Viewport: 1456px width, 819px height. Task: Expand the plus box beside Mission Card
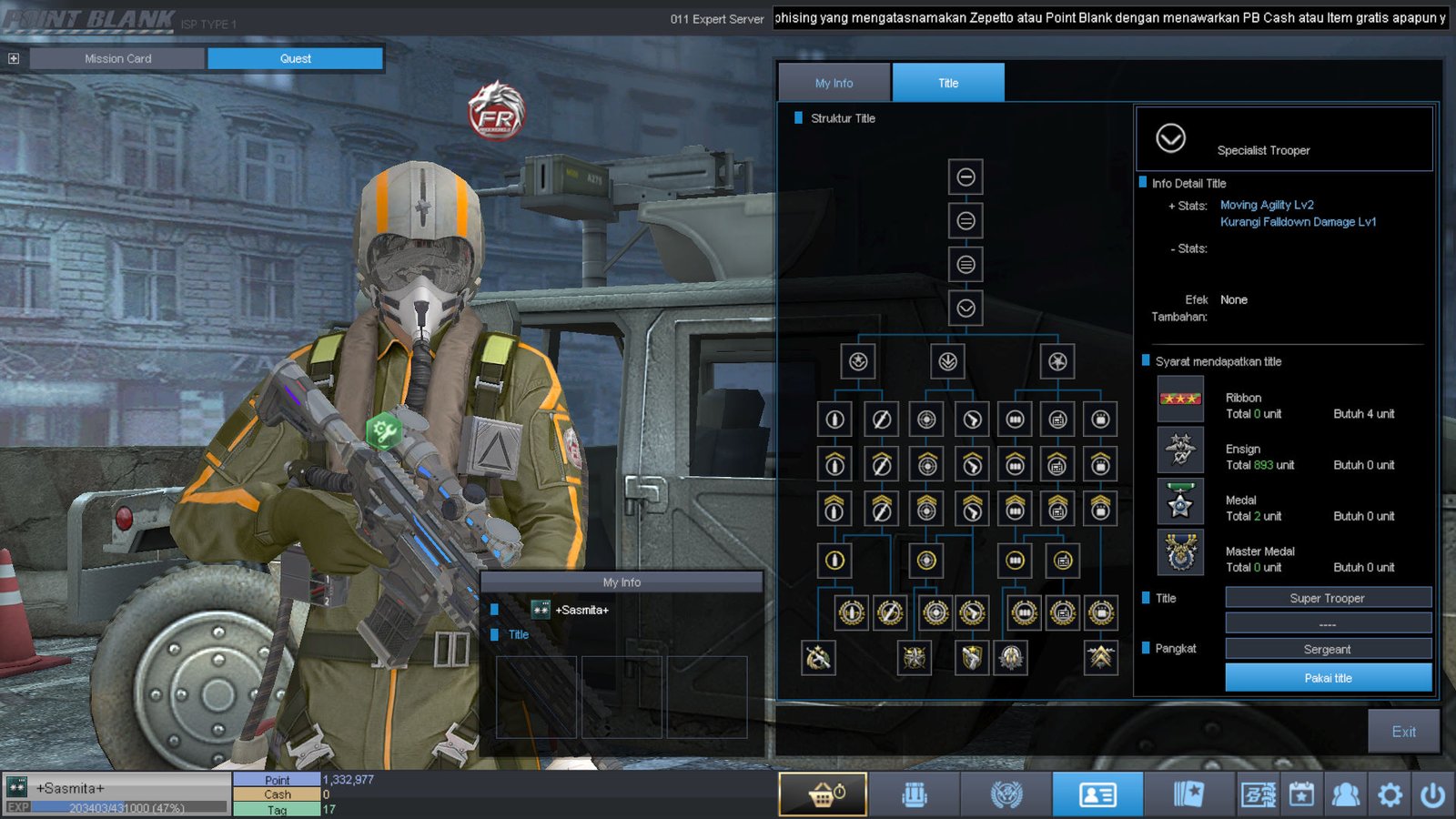click(14, 58)
